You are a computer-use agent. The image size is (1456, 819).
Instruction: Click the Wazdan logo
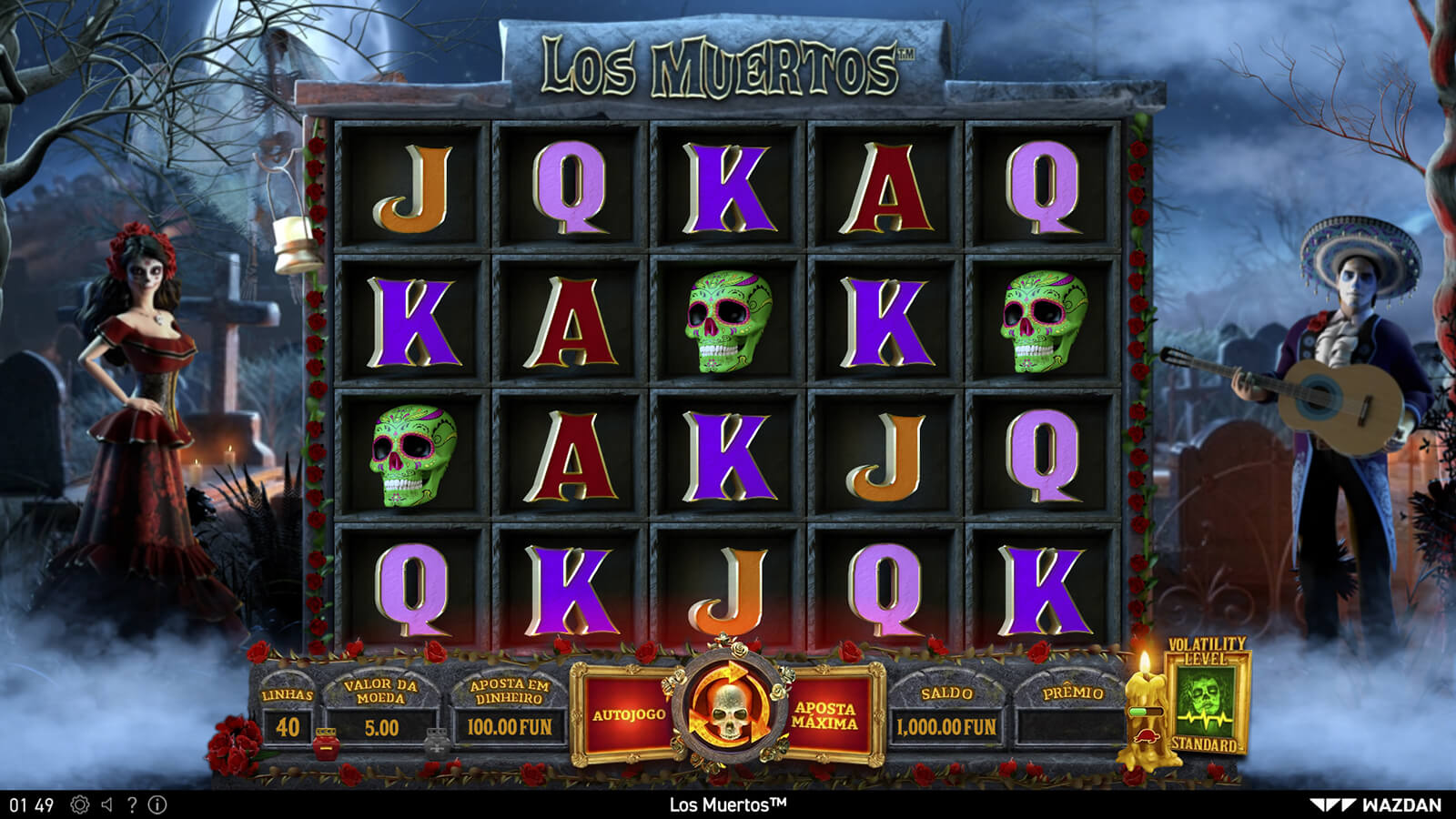click(1376, 804)
